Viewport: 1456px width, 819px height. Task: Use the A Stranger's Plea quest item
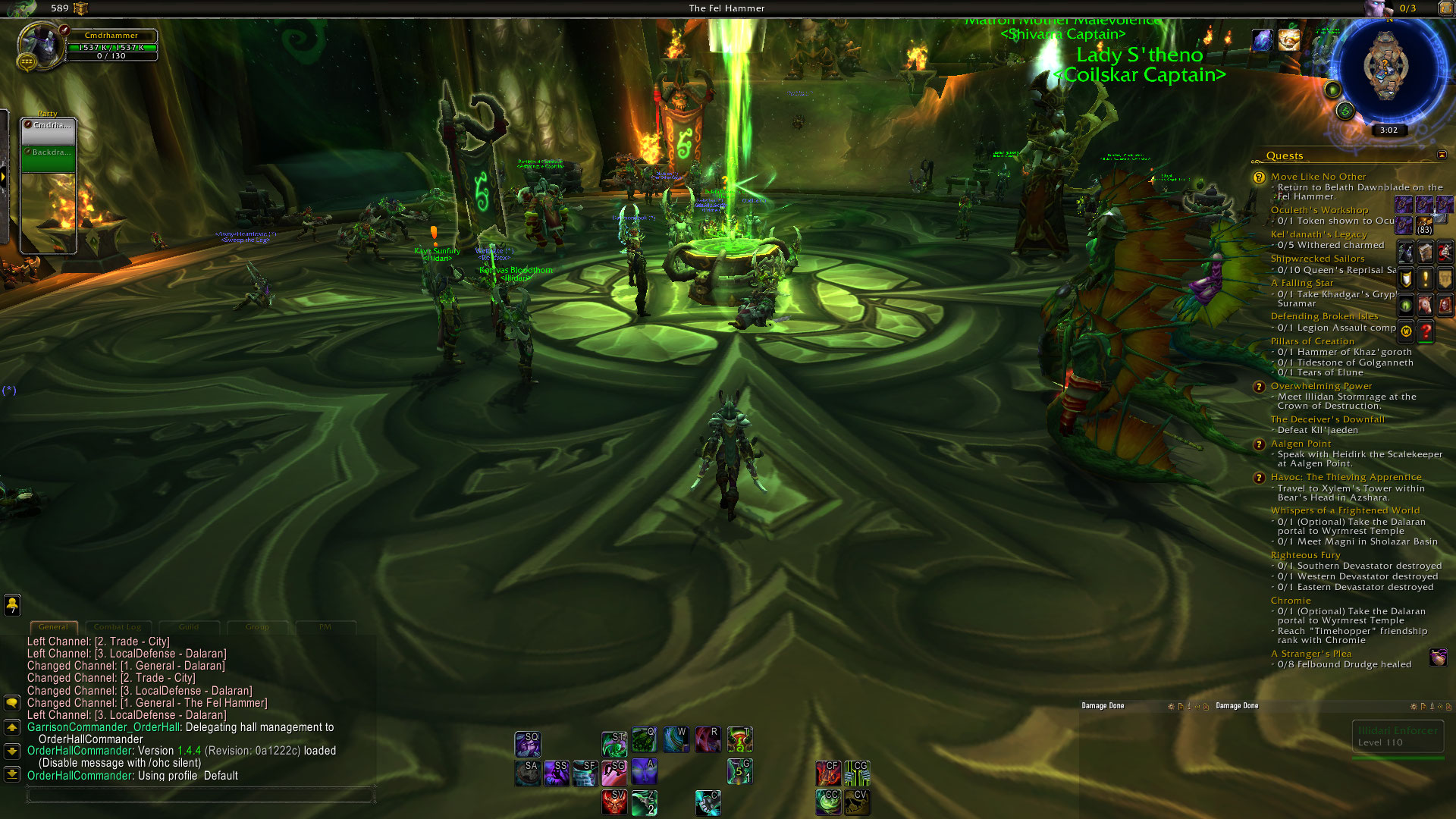pos(1438,657)
